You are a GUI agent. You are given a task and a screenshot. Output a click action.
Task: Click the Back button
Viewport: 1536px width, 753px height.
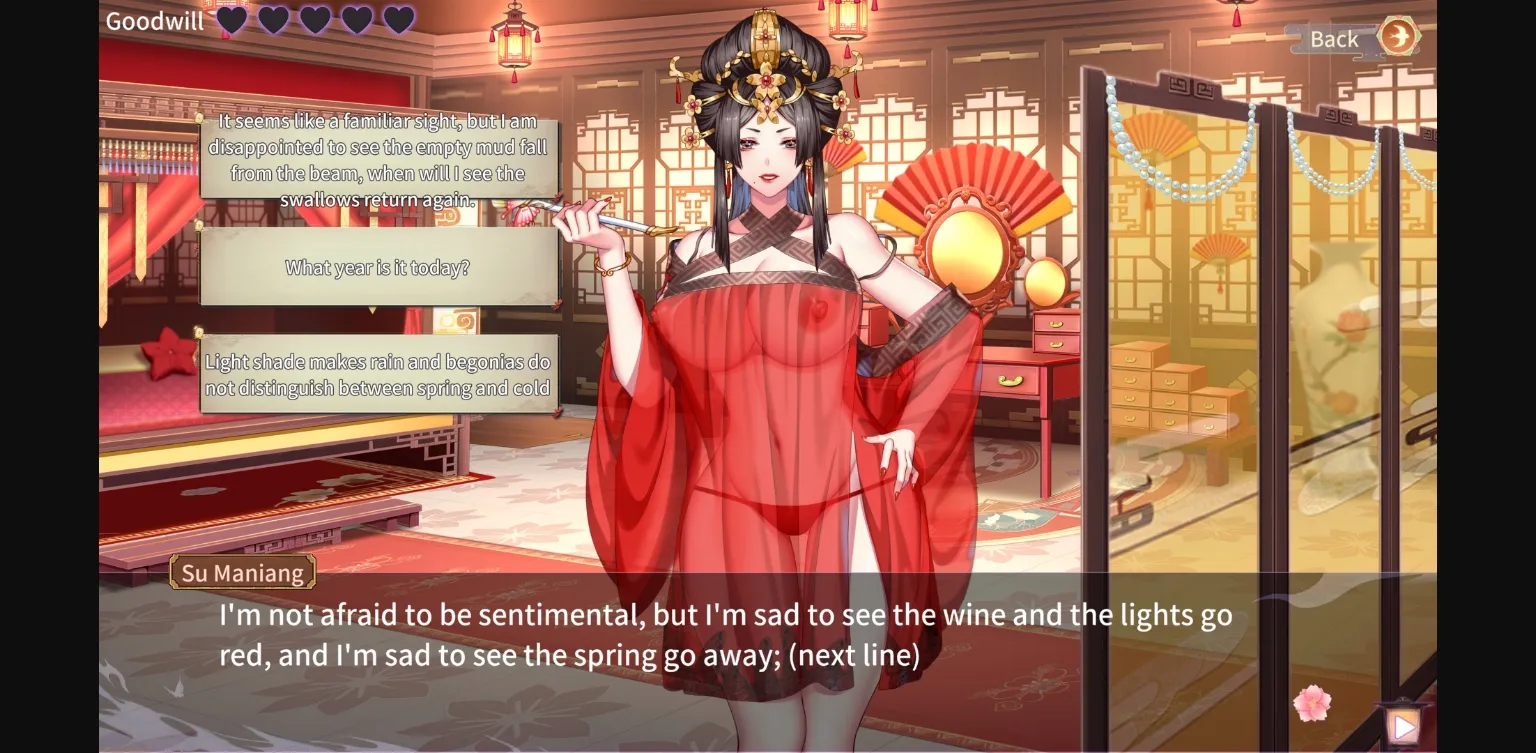point(1333,39)
